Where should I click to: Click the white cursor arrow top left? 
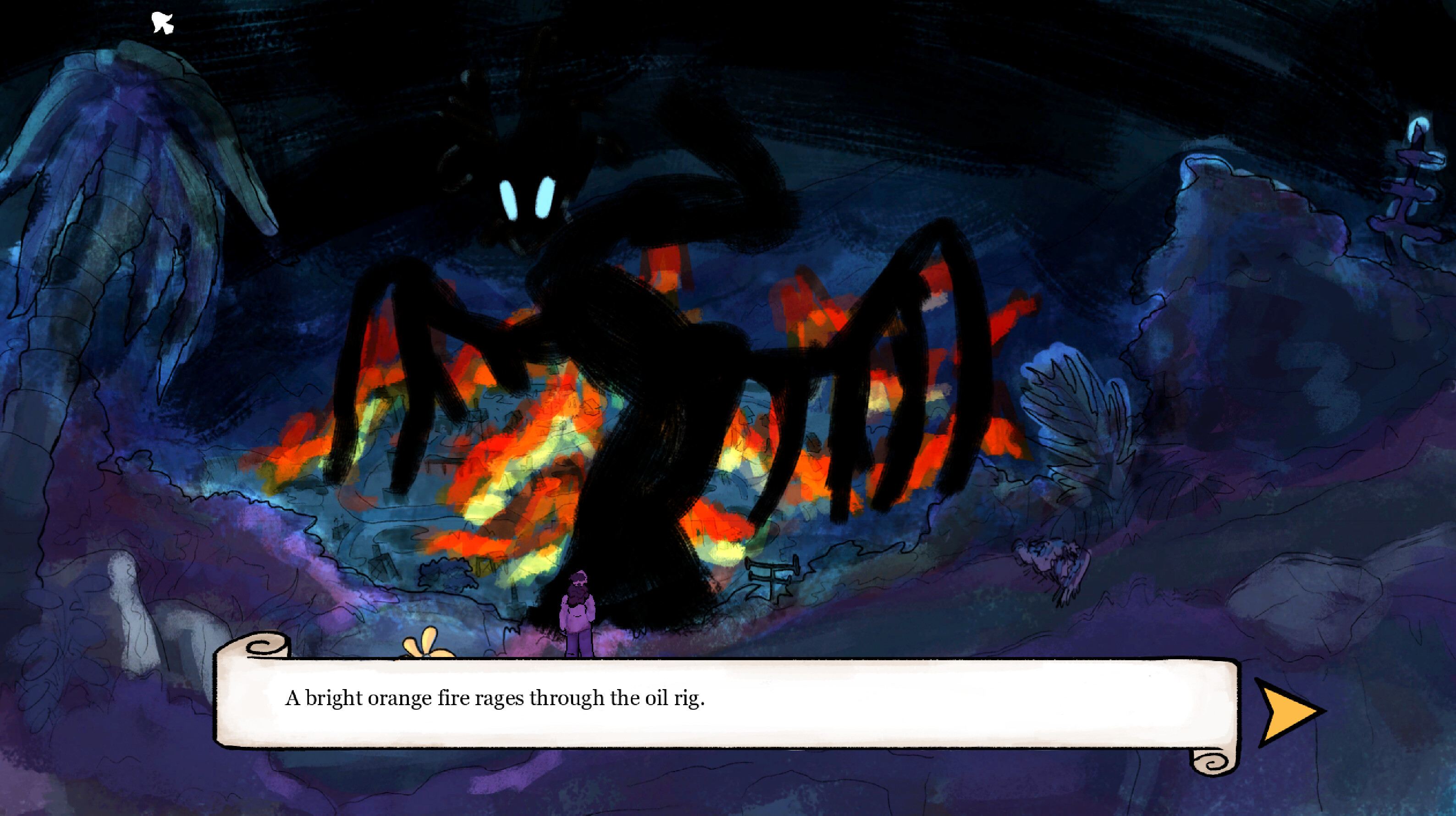pyautogui.click(x=162, y=22)
